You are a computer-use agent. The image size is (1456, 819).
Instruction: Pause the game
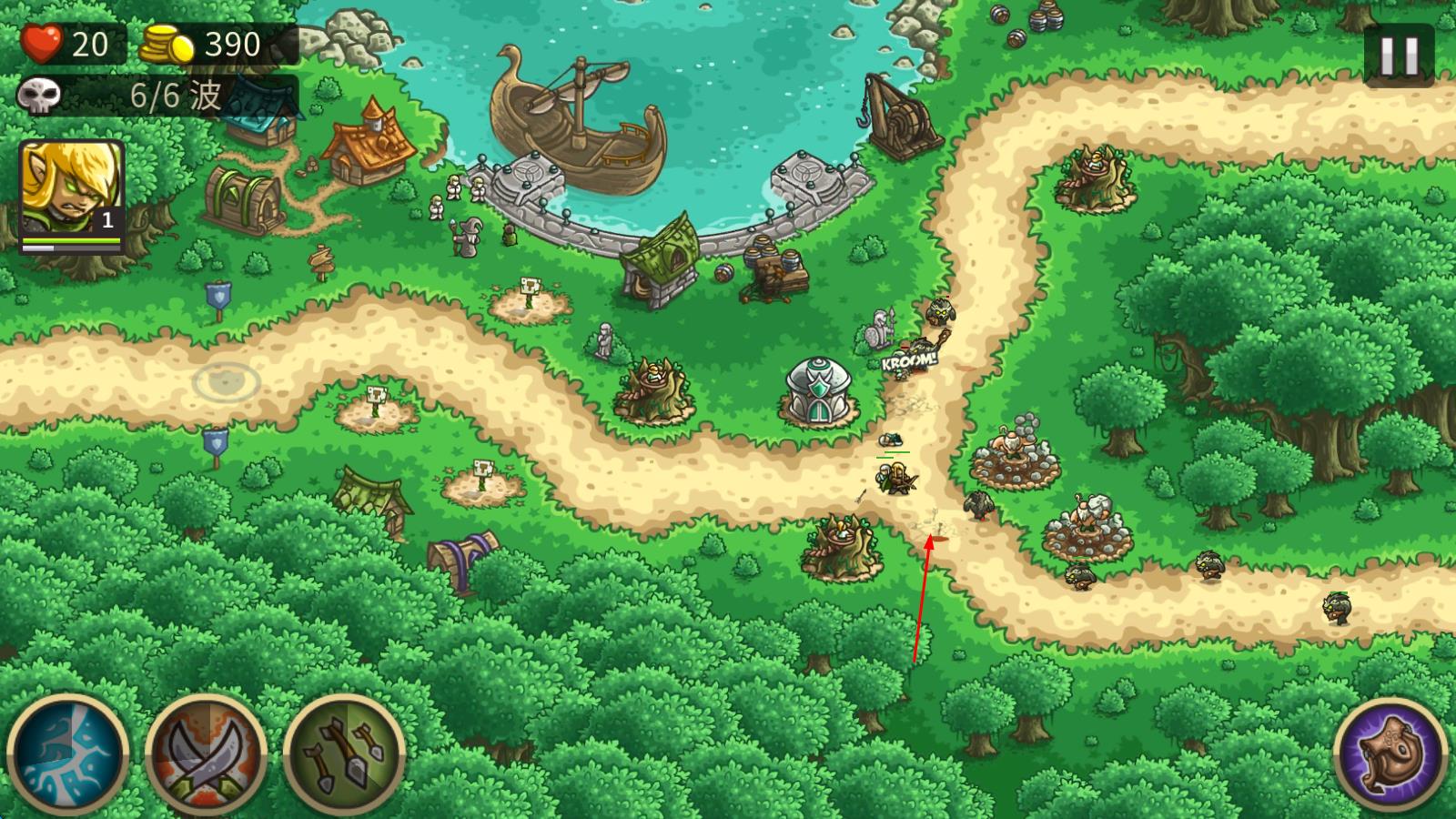click(x=1399, y=56)
